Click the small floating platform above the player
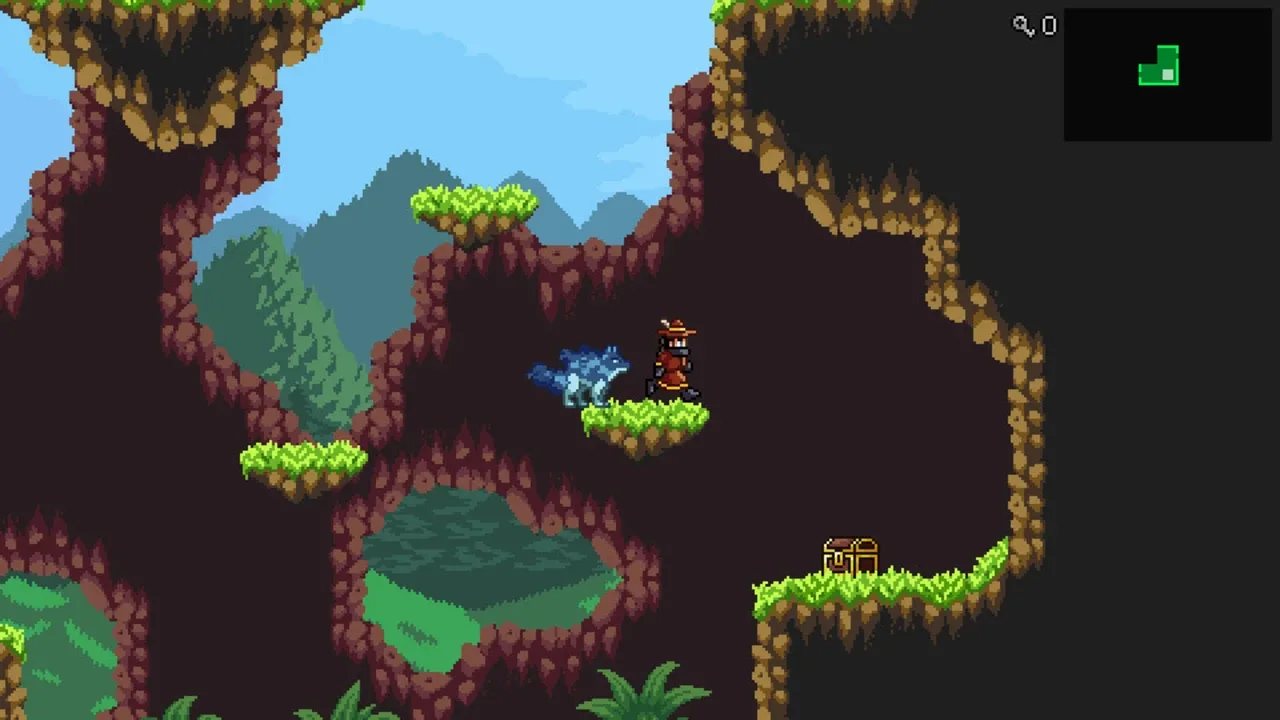Screen dimensions: 1280x720 point(470,205)
